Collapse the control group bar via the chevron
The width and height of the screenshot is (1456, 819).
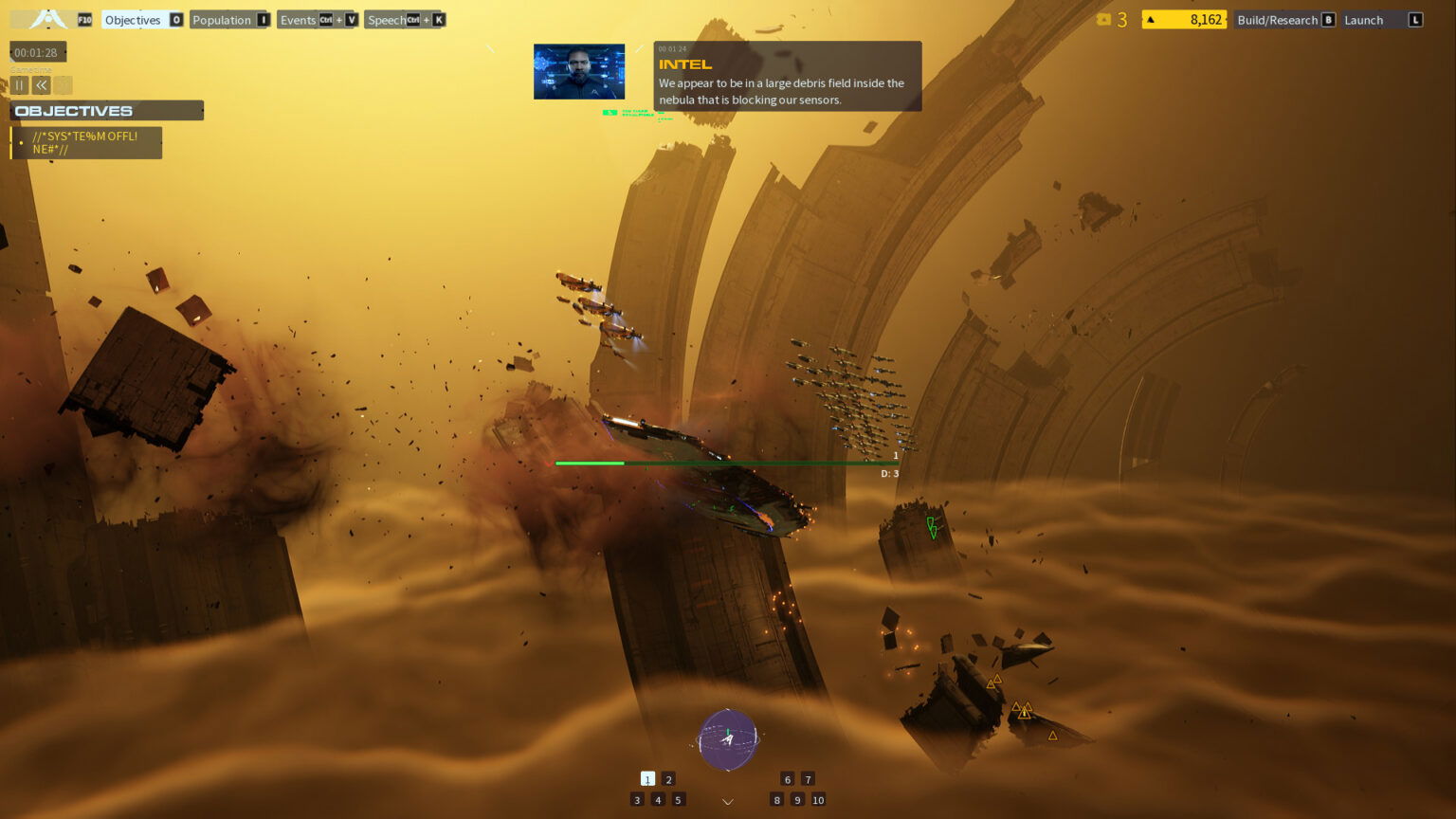pyautogui.click(x=727, y=801)
